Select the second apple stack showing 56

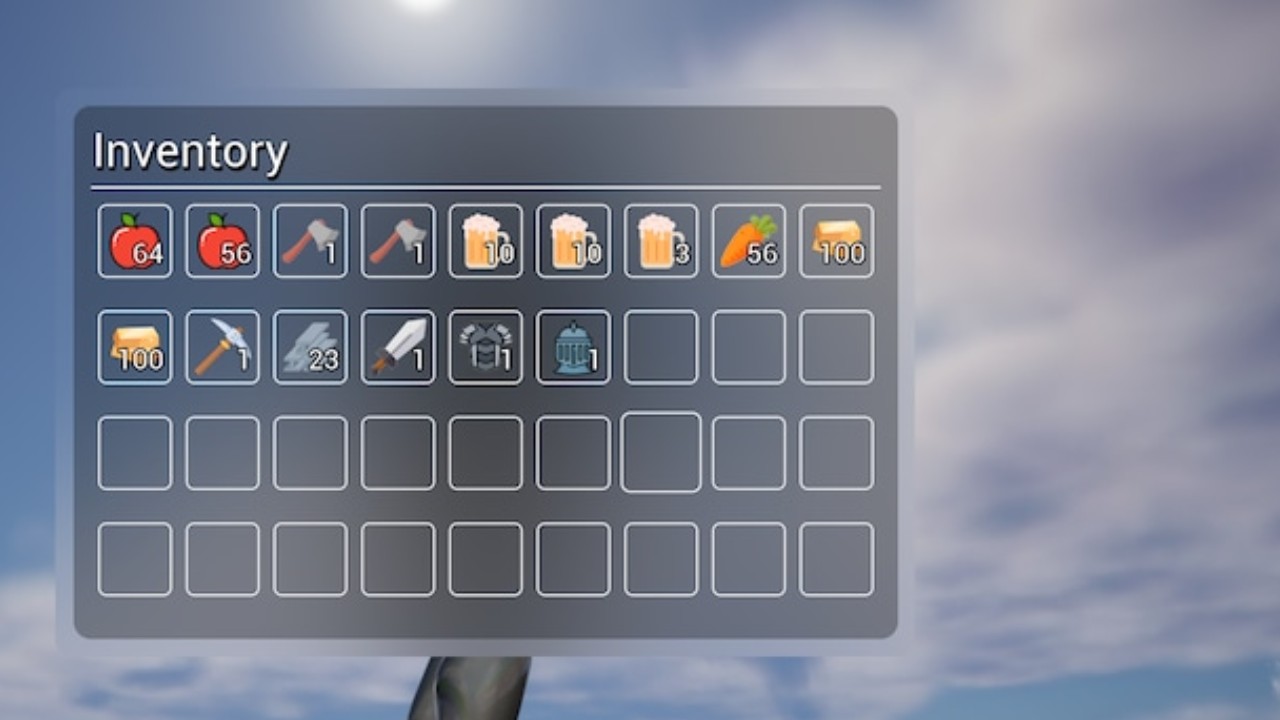(222, 241)
